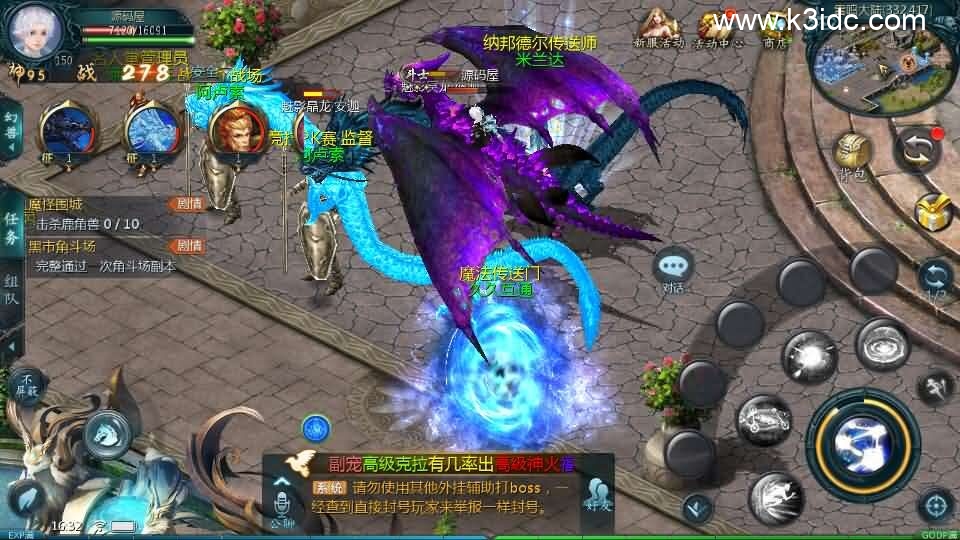This screenshot has width=960, height=540.
Task: Open the 好友 friends list
Action: pos(599,494)
